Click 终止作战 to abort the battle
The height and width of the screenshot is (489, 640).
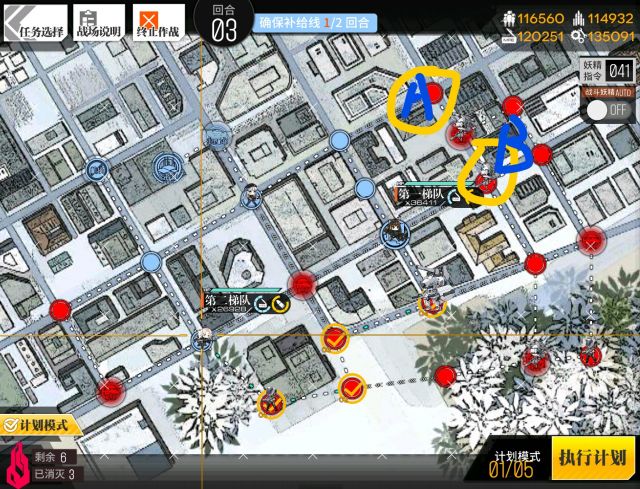159,24
